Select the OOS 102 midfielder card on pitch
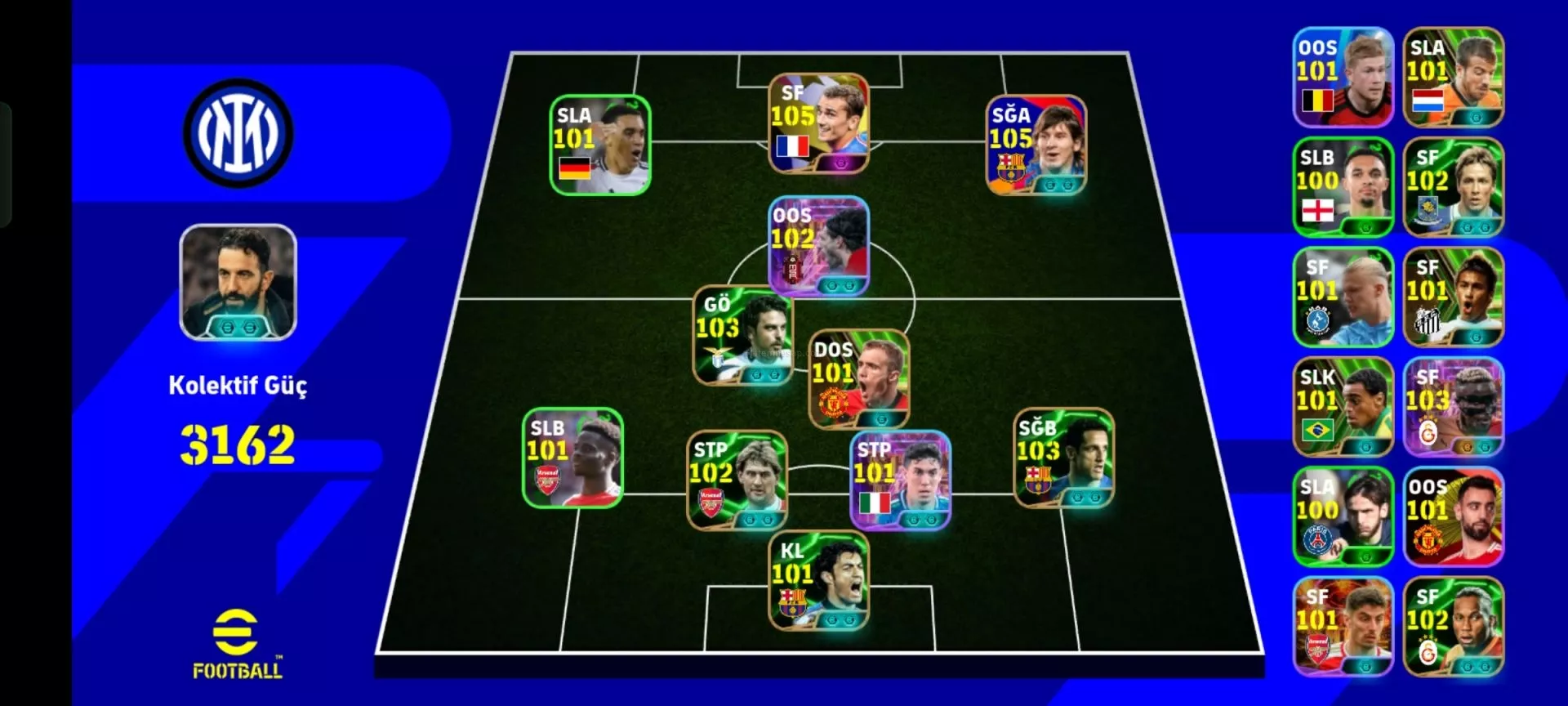1568x706 pixels. (818, 246)
